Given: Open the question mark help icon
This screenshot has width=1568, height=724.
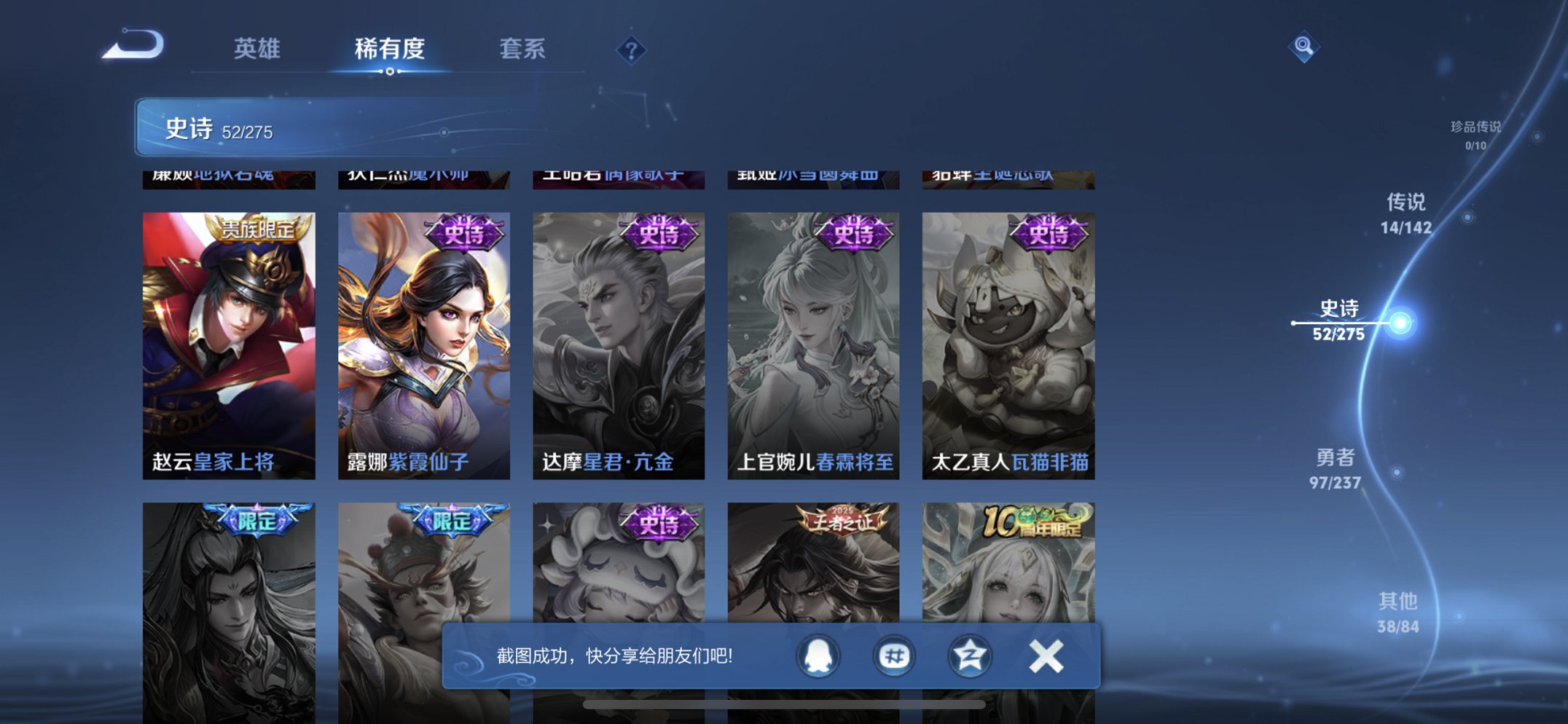Looking at the screenshot, I should point(631,50).
